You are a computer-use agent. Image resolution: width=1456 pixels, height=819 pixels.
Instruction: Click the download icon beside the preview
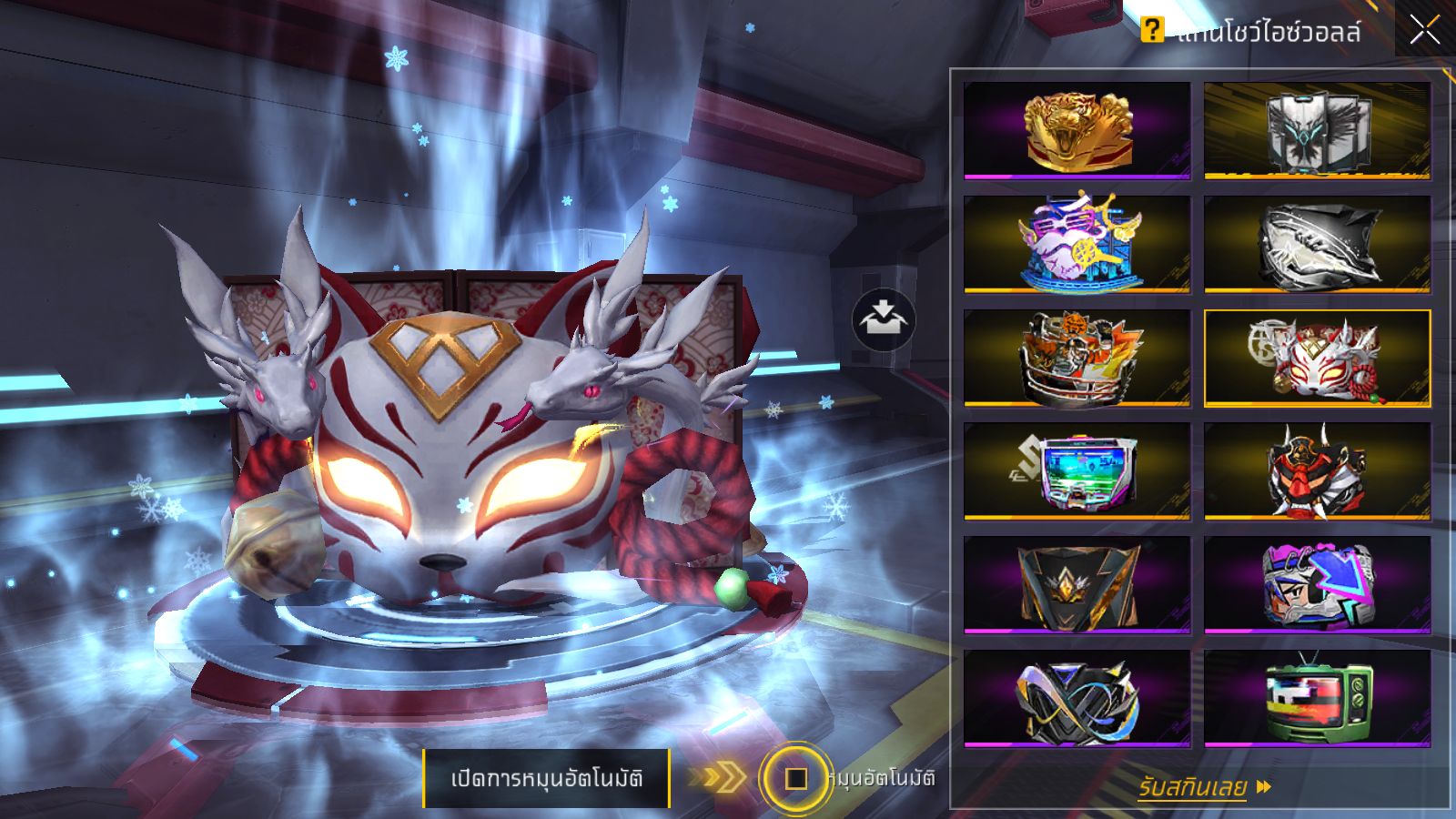click(884, 320)
